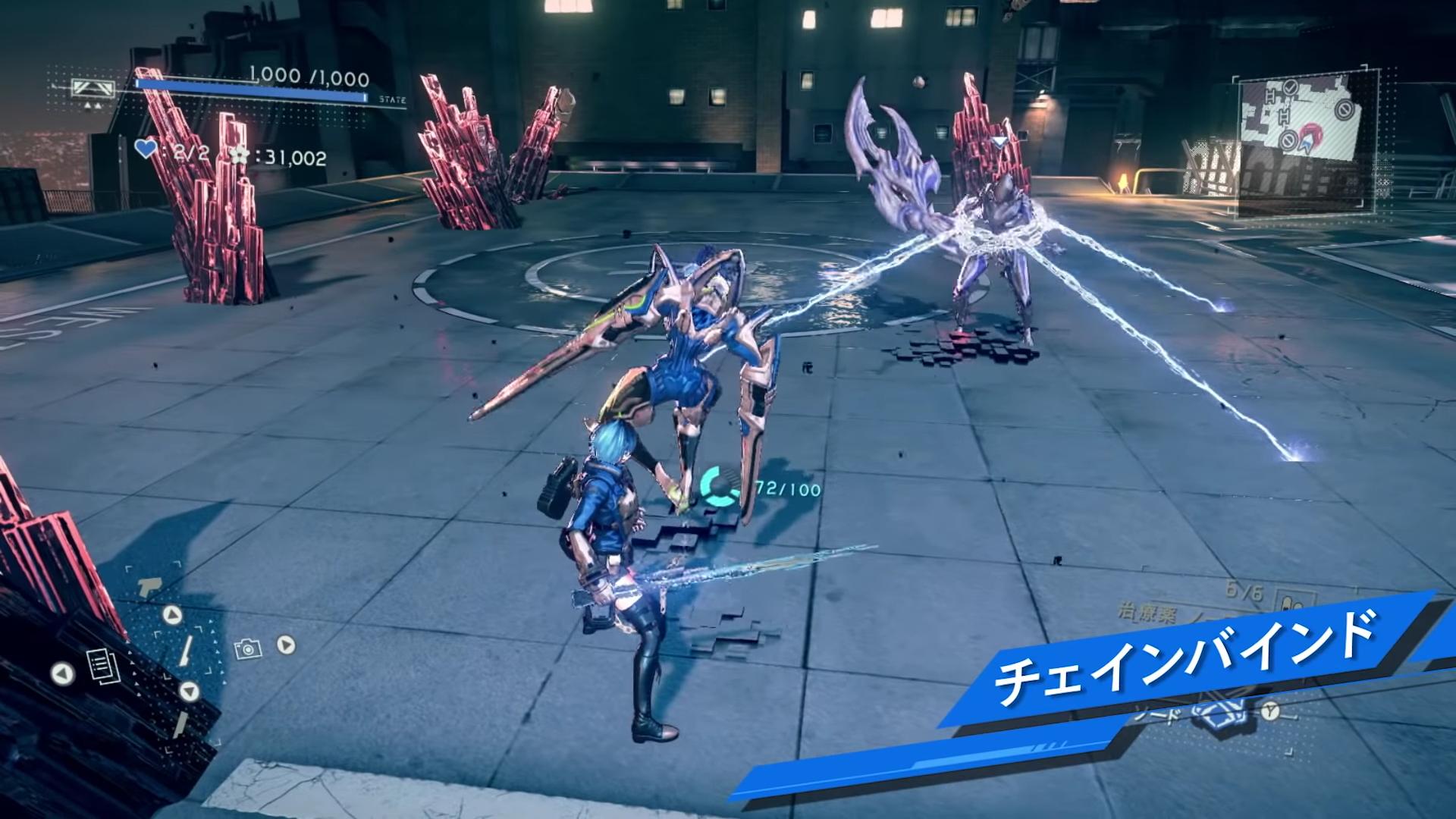Select the baton blade icon in the weapon selector
This screenshot has width=1456, height=819.
pyautogui.click(x=185, y=650)
